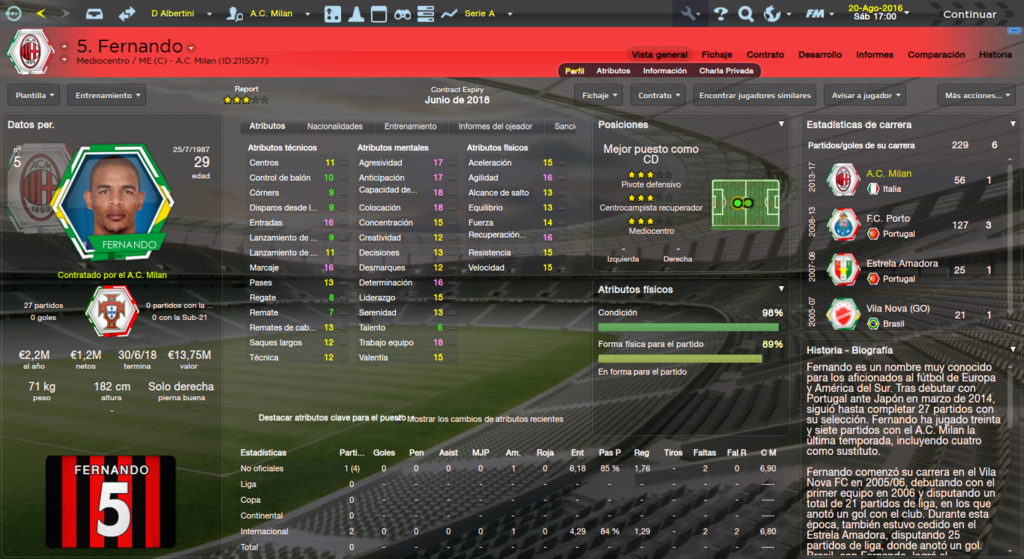Viewport: 1024px width, 559px height.
Task: Open the Avisar a jugador dropdown
Action: (x=866, y=95)
